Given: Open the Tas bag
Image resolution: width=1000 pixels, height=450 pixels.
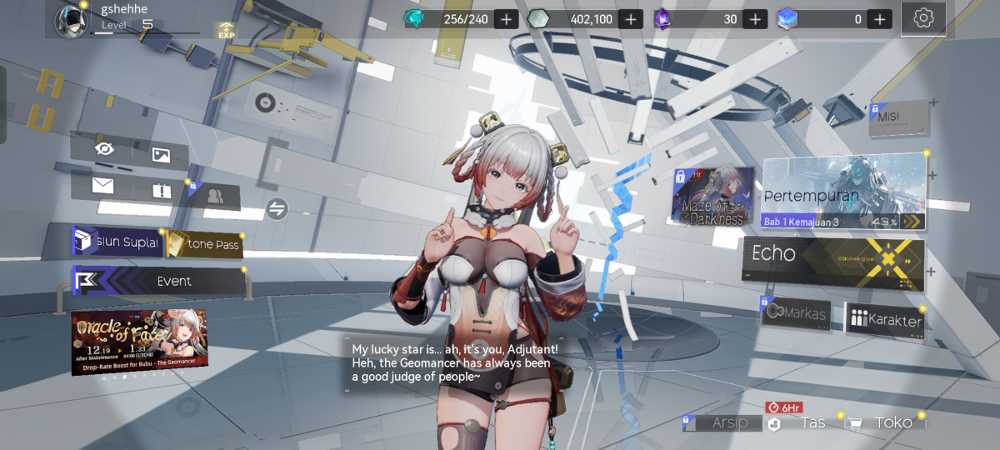Looking at the screenshot, I should point(800,423).
